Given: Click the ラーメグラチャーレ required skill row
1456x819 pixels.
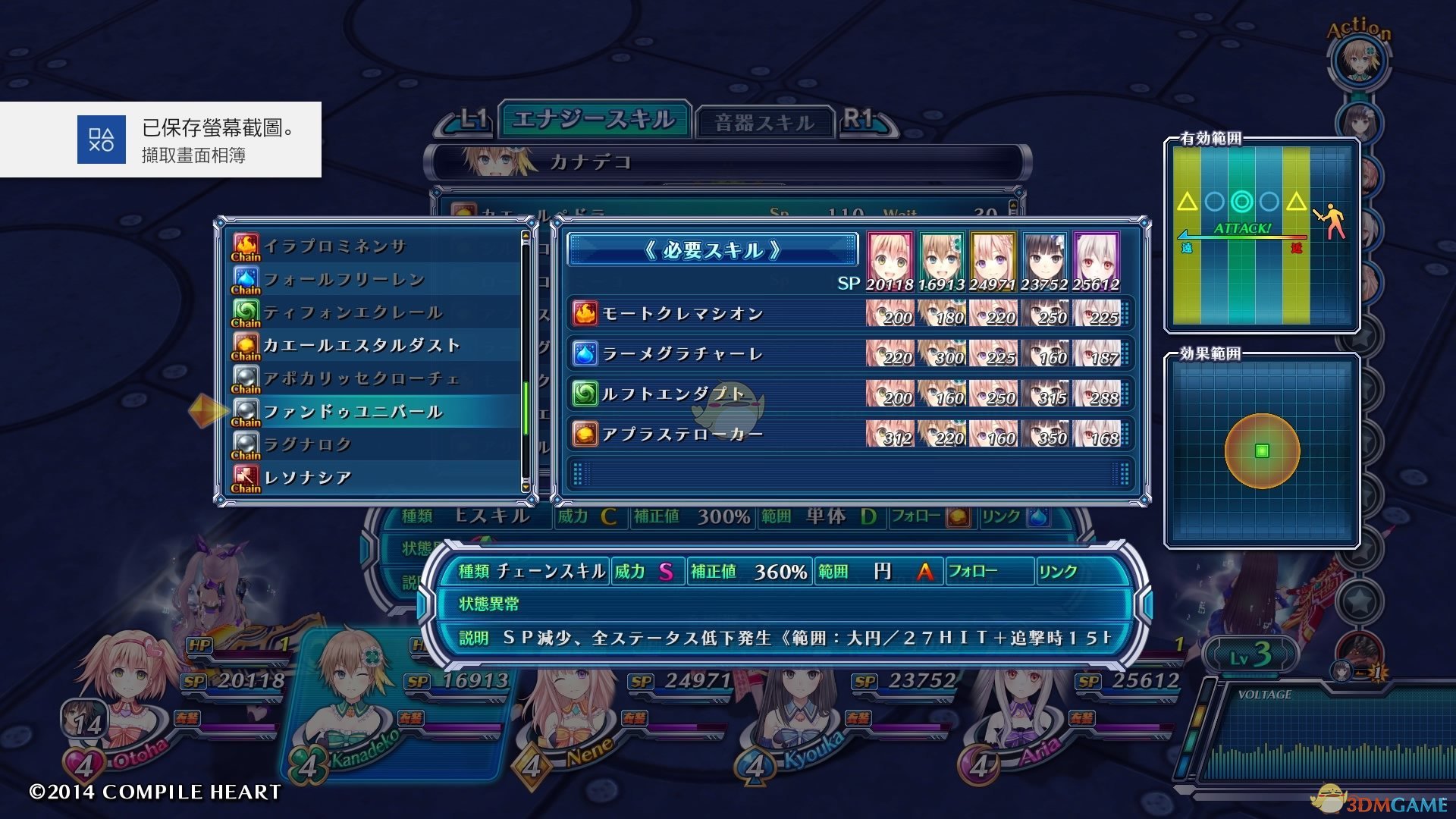Looking at the screenshot, I should click(682, 353).
